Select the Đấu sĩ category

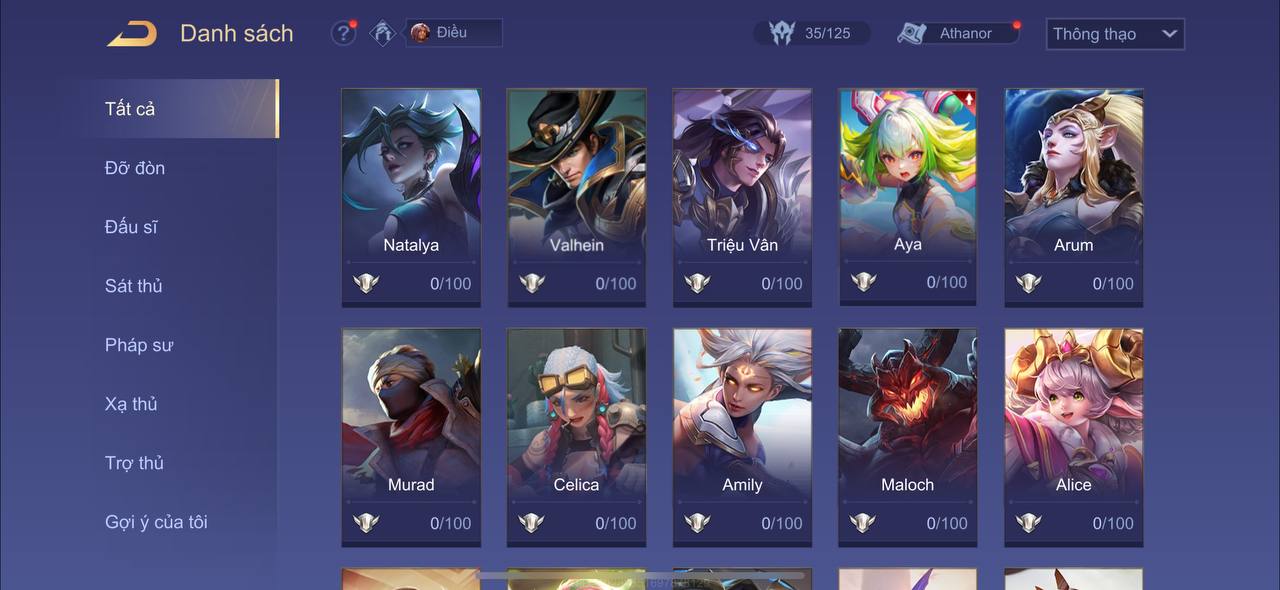tap(131, 227)
